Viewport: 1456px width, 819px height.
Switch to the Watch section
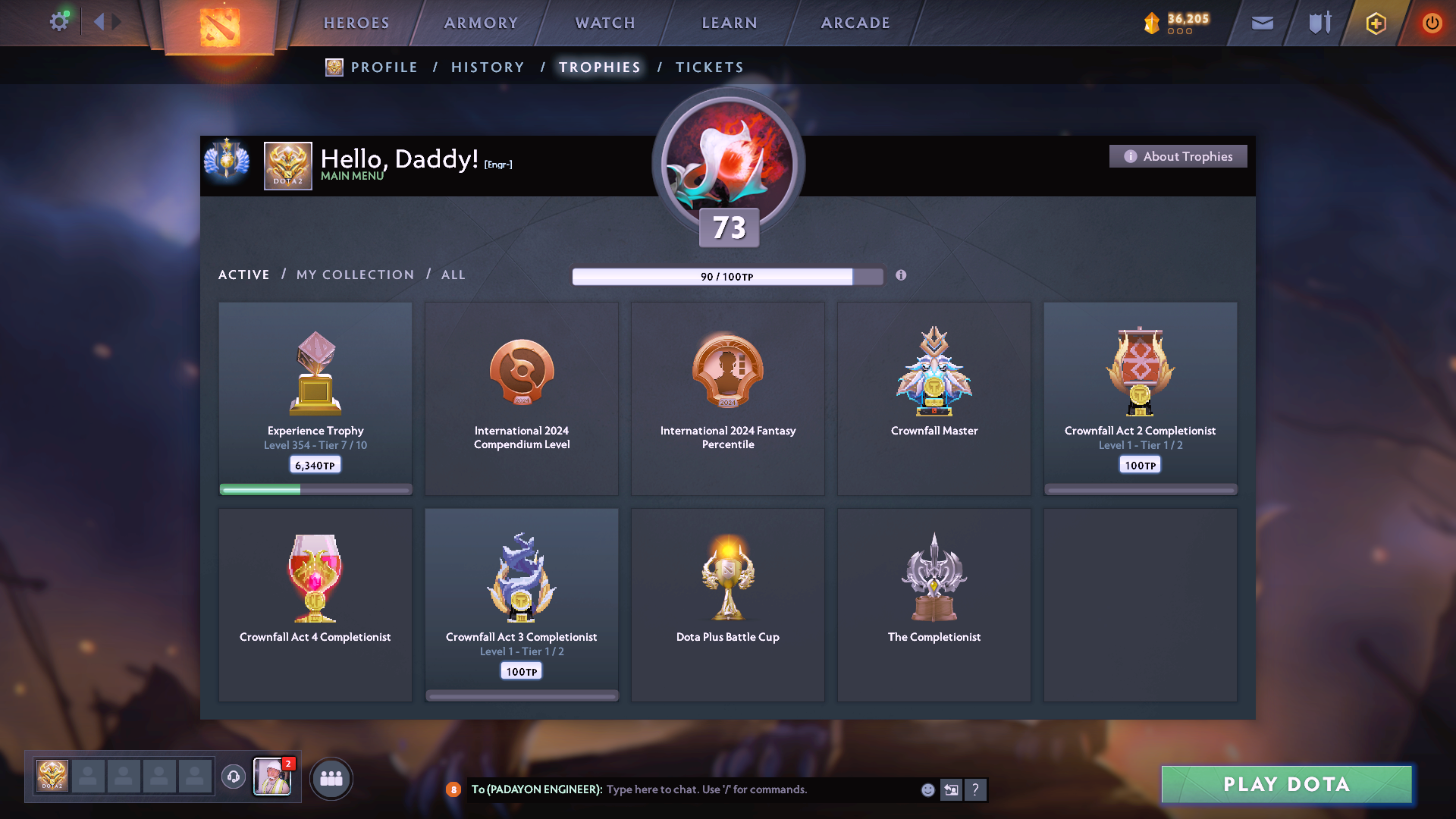tap(605, 23)
